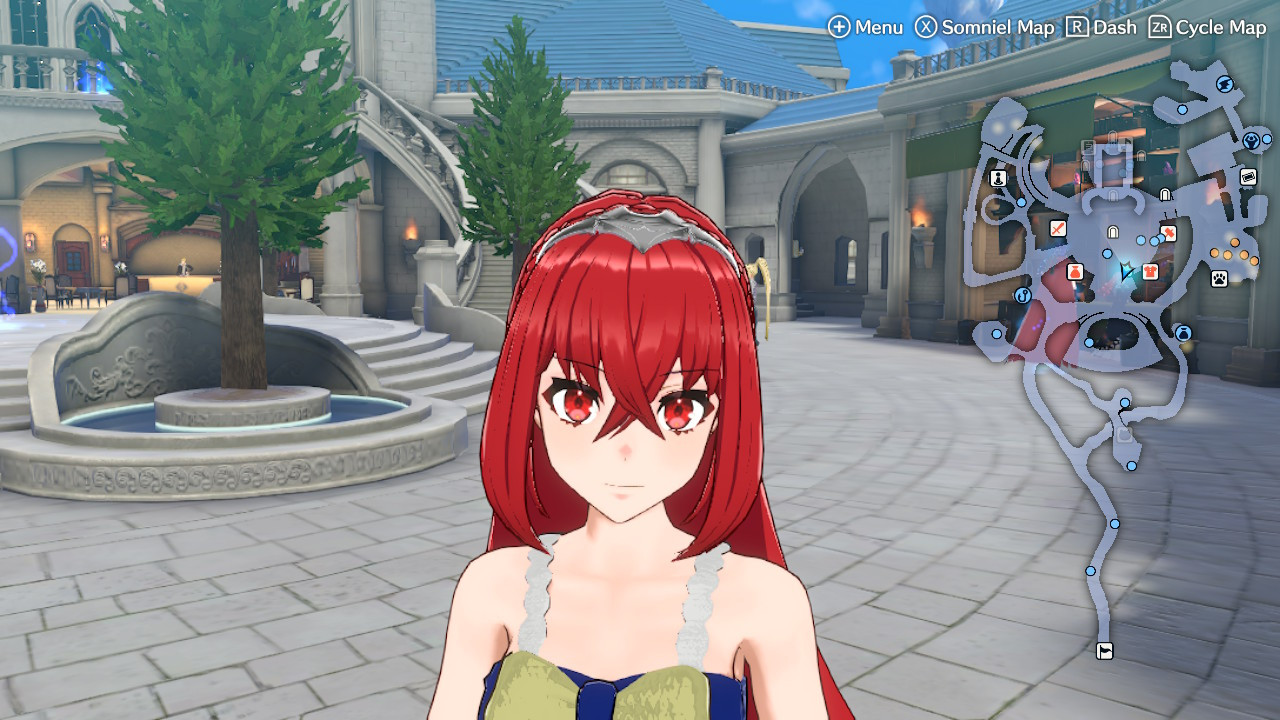Click the attendant info icon on the map's left
This screenshot has width=1280, height=720.
[x=997, y=179]
